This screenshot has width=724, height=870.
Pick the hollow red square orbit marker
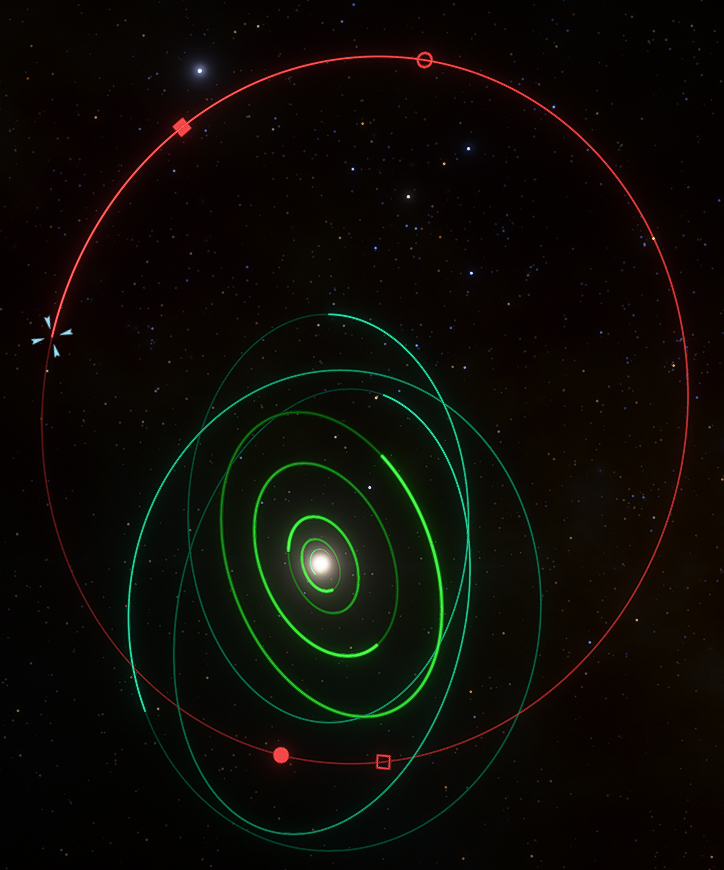[383, 762]
